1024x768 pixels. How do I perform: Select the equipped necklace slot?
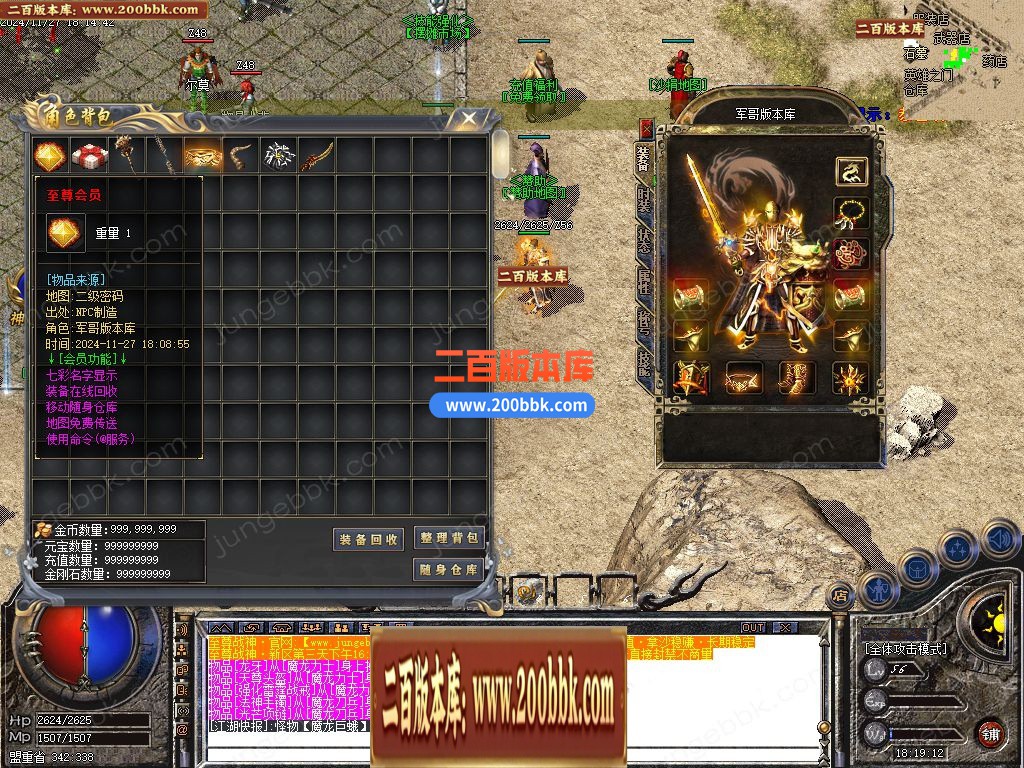[852, 213]
